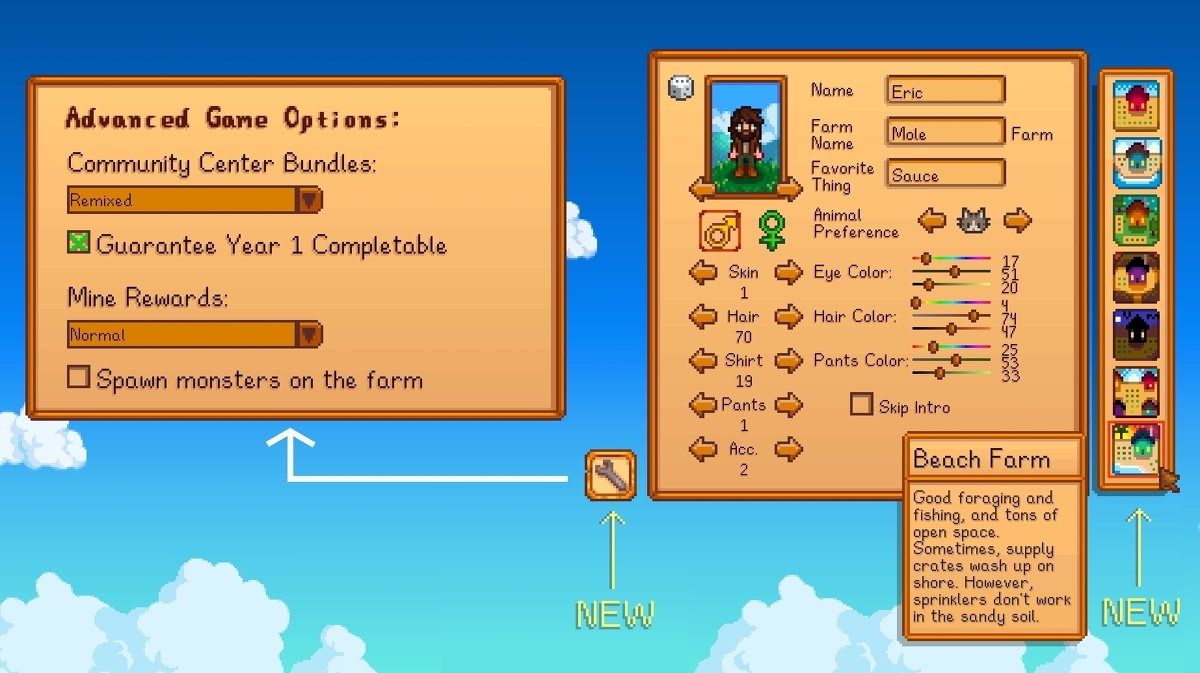Select the female gender symbol
The image size is (1200, 673).
(771, 230)
